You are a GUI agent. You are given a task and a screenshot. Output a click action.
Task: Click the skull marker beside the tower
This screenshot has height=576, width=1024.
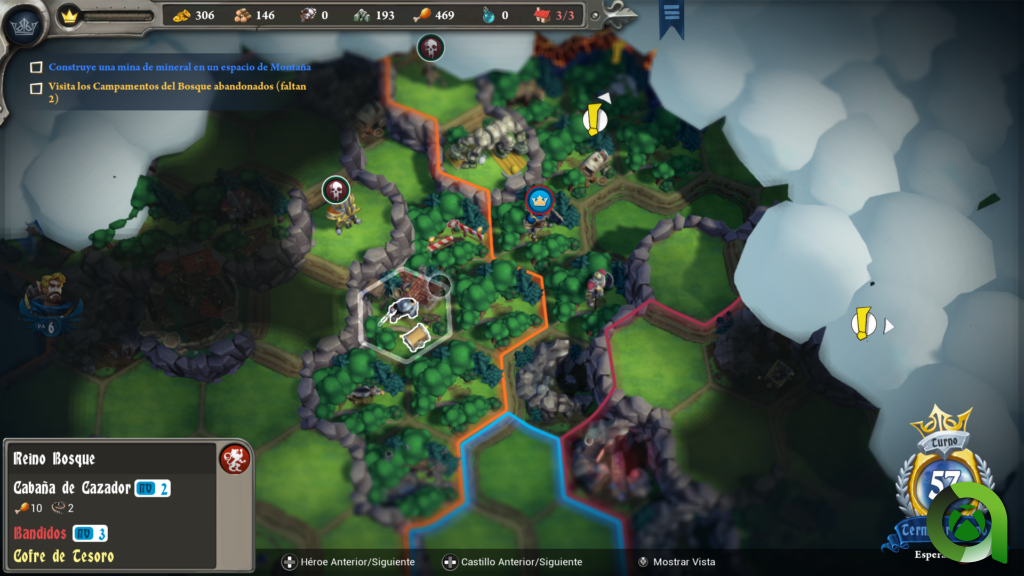(x=336, y=189)
